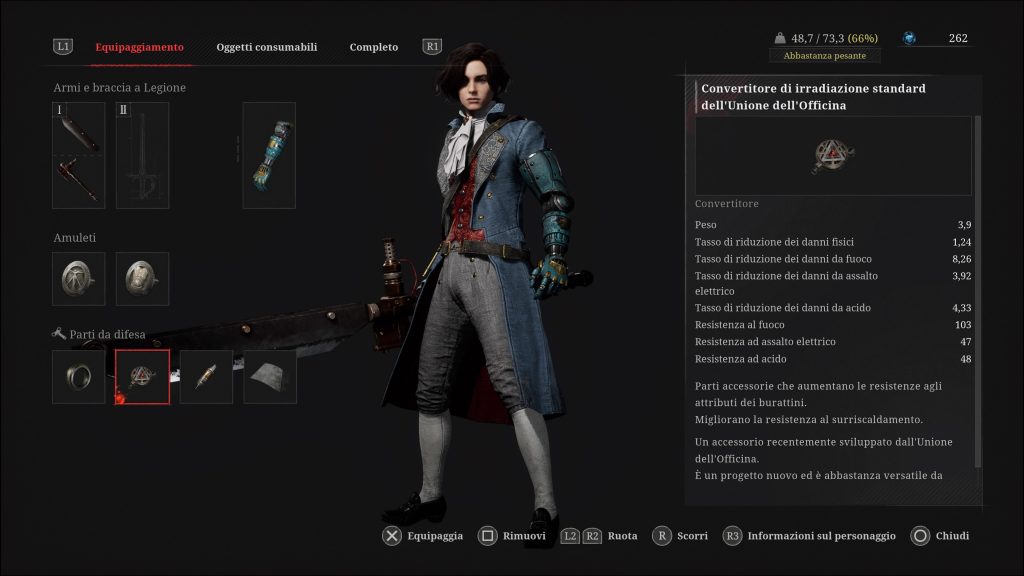Click the item description panel scrollbar
This screenshot has height=576, width=1024.
pyautogui.click(x=978, y=290)
